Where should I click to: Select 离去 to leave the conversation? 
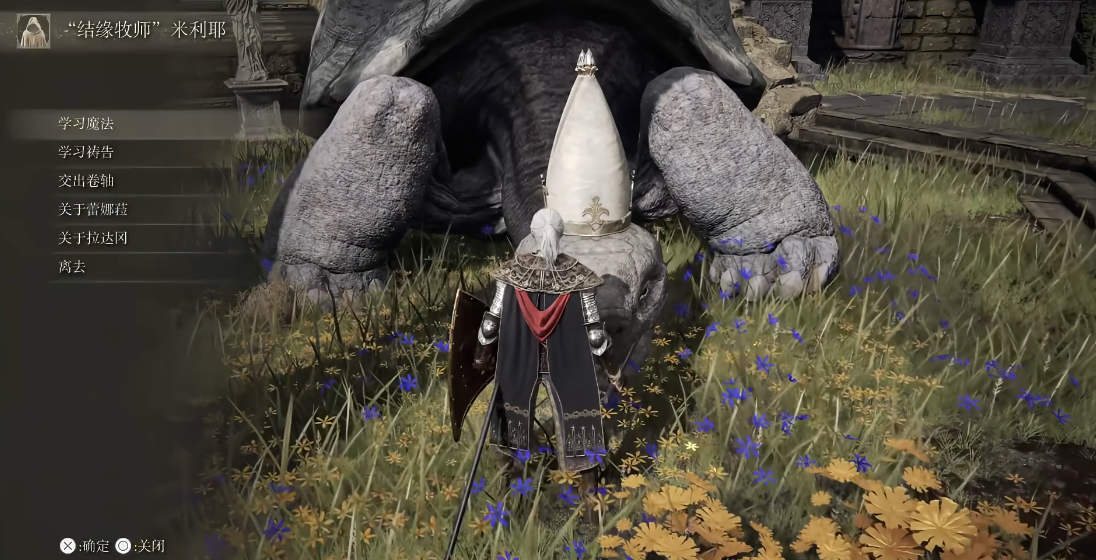tap(72, 267)
